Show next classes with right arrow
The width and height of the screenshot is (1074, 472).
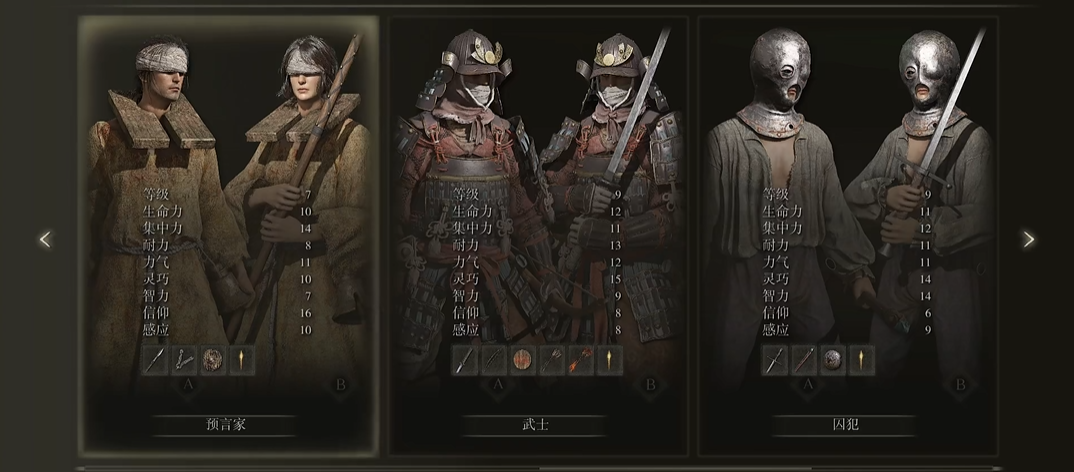point(1029,239)
